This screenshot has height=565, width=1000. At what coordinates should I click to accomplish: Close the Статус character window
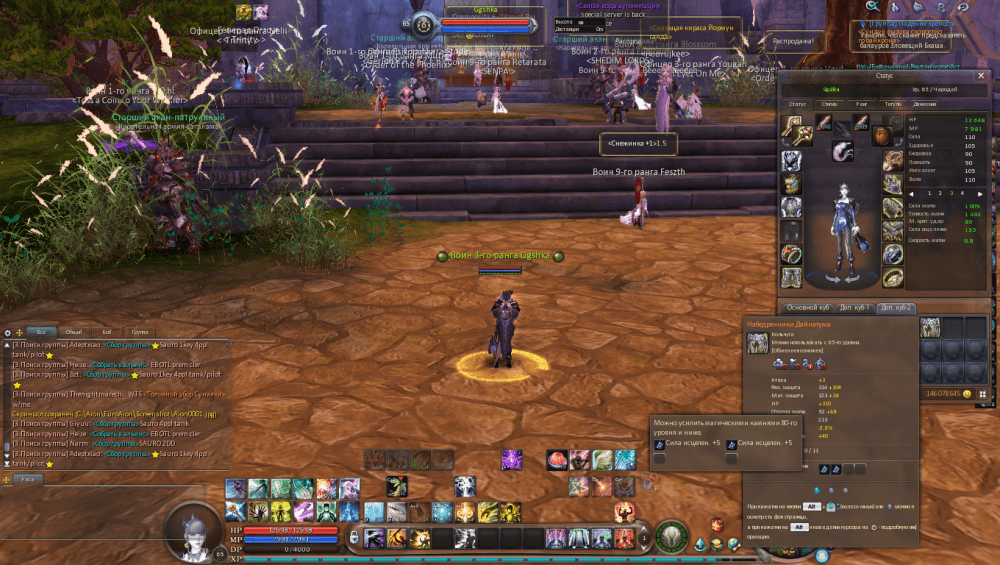pos(979,75)
